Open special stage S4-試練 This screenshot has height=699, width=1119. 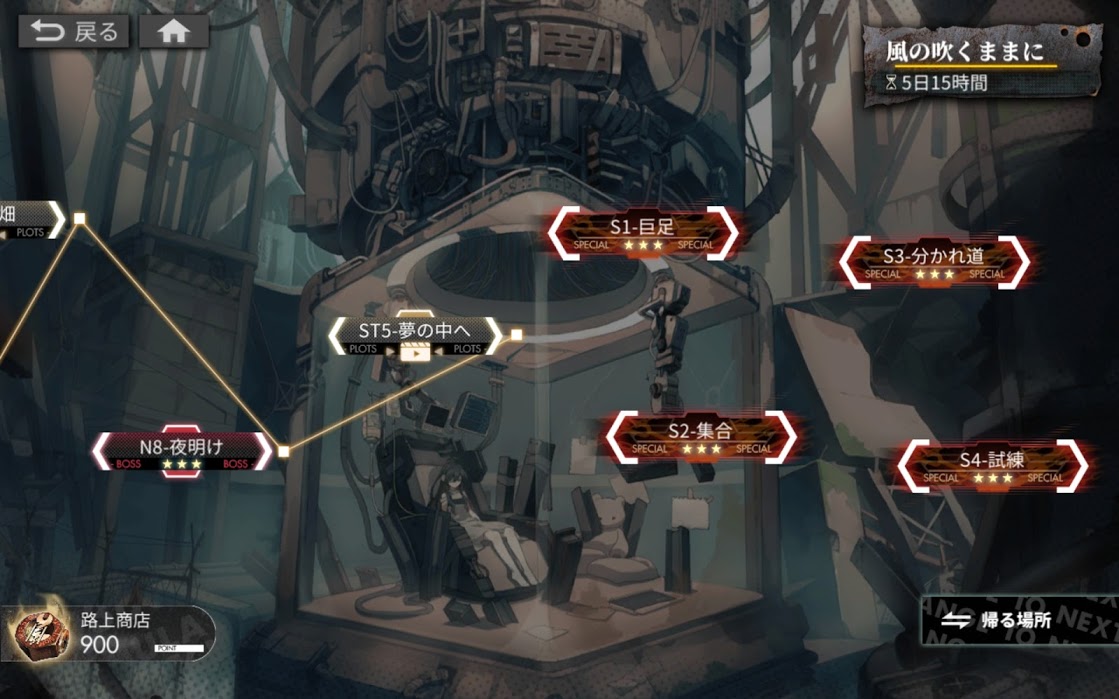991,466
